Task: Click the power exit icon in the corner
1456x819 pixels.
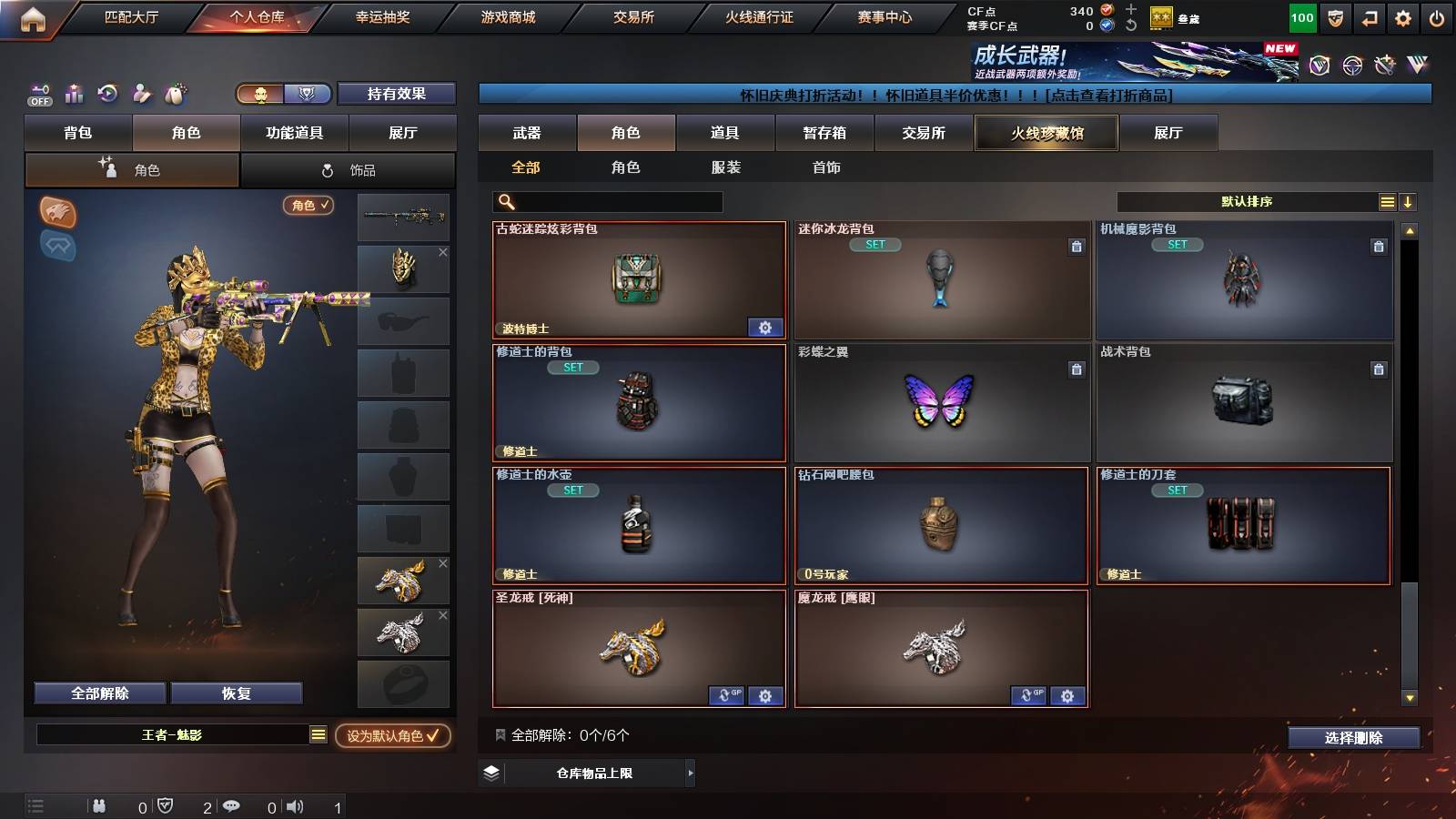Action: (x=1438, y=16)
